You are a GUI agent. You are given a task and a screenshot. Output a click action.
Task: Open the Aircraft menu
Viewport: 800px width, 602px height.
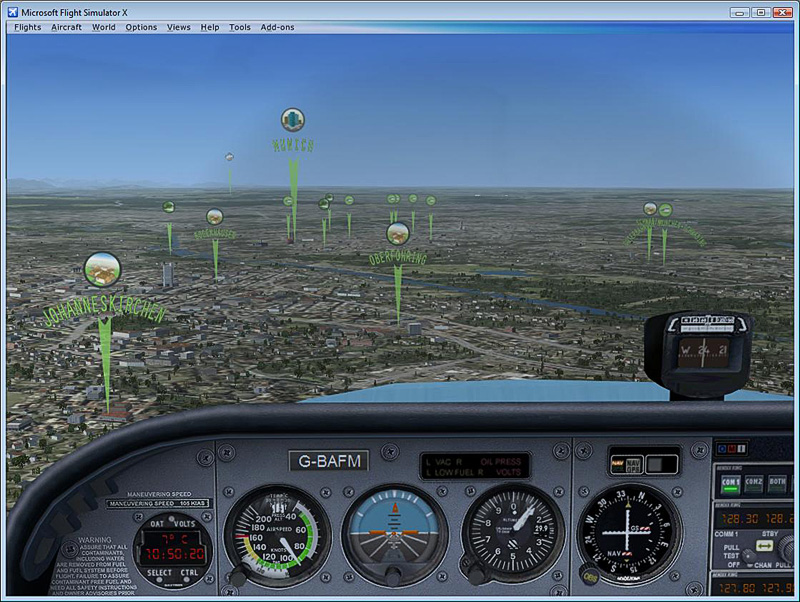66,27
